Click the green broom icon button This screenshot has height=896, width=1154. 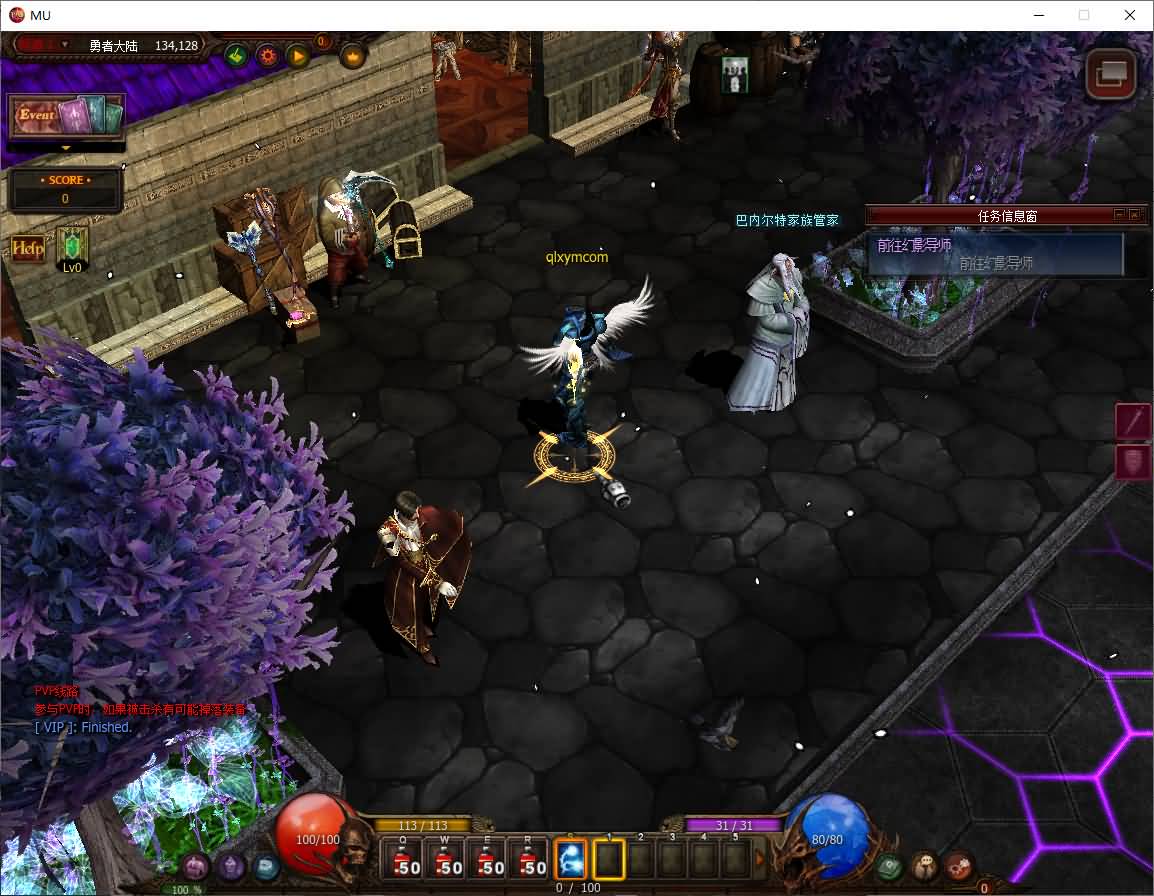coord(237,55)
